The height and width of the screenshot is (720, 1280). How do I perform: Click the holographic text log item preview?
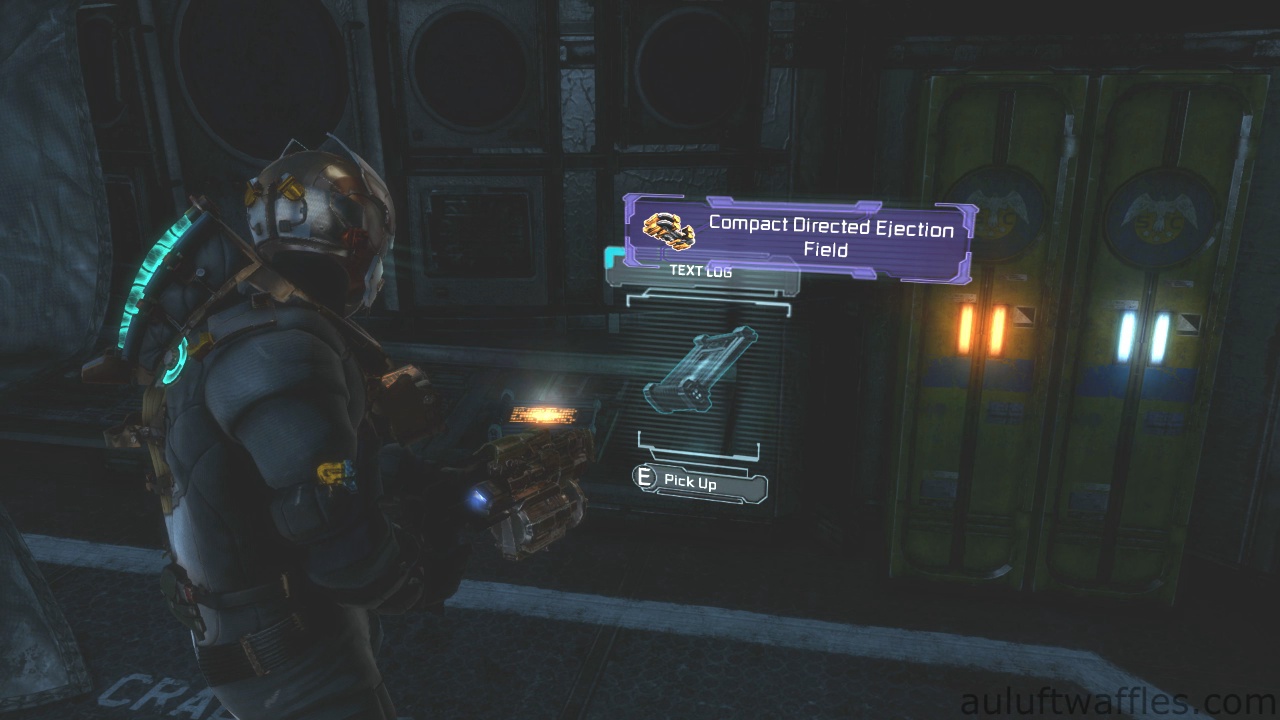pos(700,370)
